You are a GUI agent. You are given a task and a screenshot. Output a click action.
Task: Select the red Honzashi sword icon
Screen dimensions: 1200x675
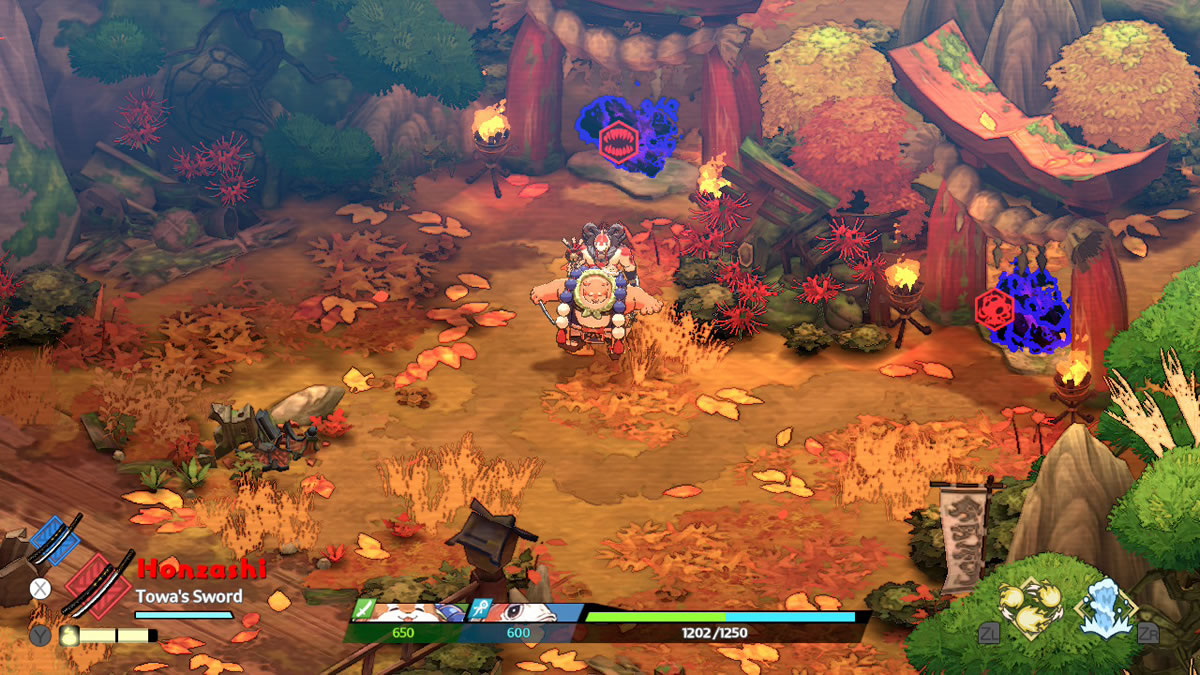(98, 584)
